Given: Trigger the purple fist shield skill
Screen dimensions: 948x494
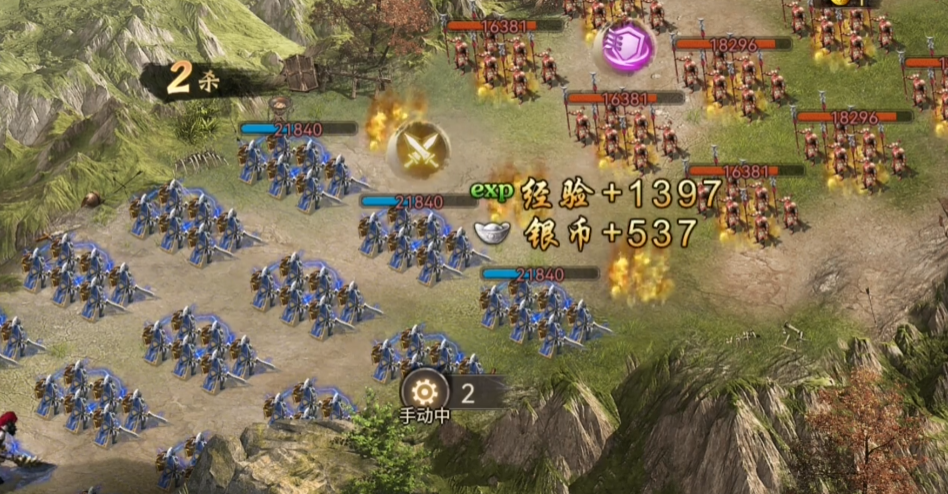Looking at the screenshot, I should point(624,46).
